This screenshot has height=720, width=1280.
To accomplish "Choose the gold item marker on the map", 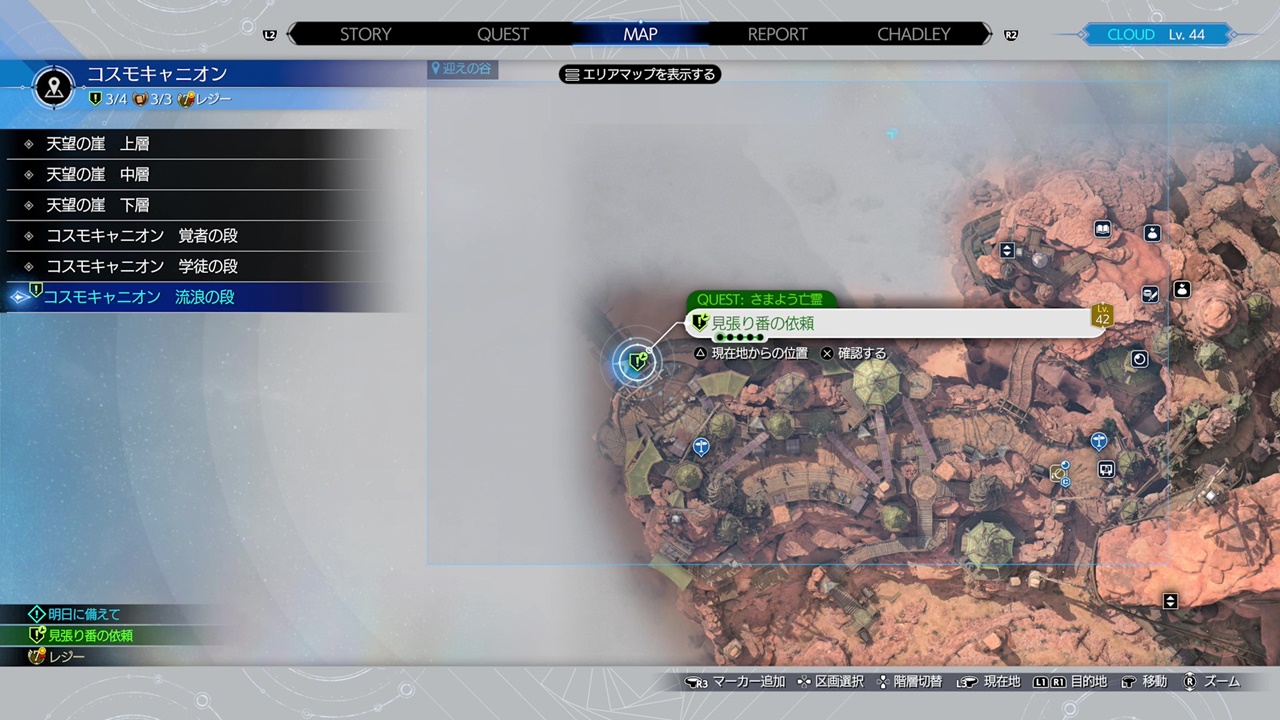I will click(x=1058, y=473).
